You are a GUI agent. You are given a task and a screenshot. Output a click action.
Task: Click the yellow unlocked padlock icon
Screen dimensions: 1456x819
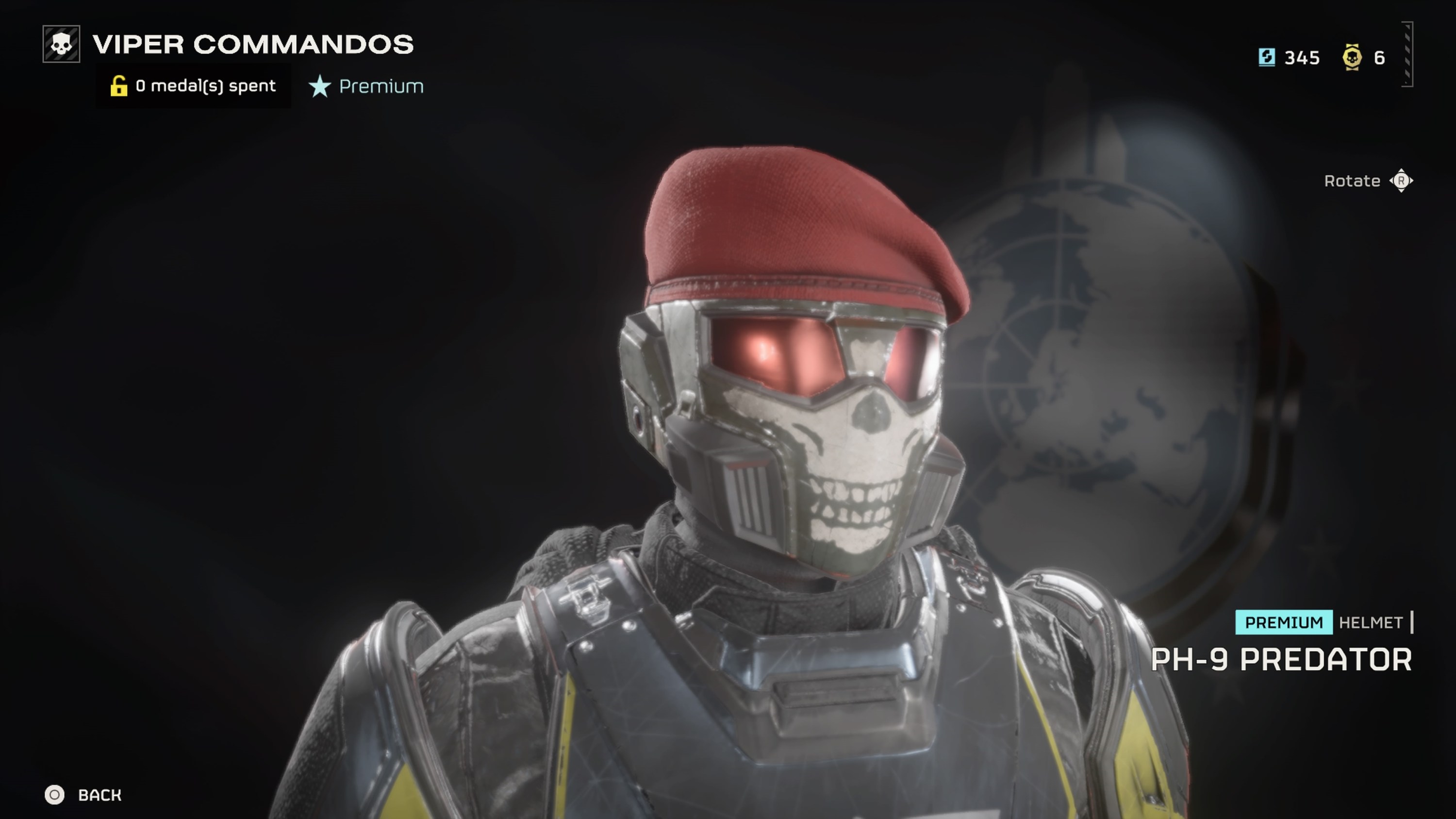pos(119,85)
